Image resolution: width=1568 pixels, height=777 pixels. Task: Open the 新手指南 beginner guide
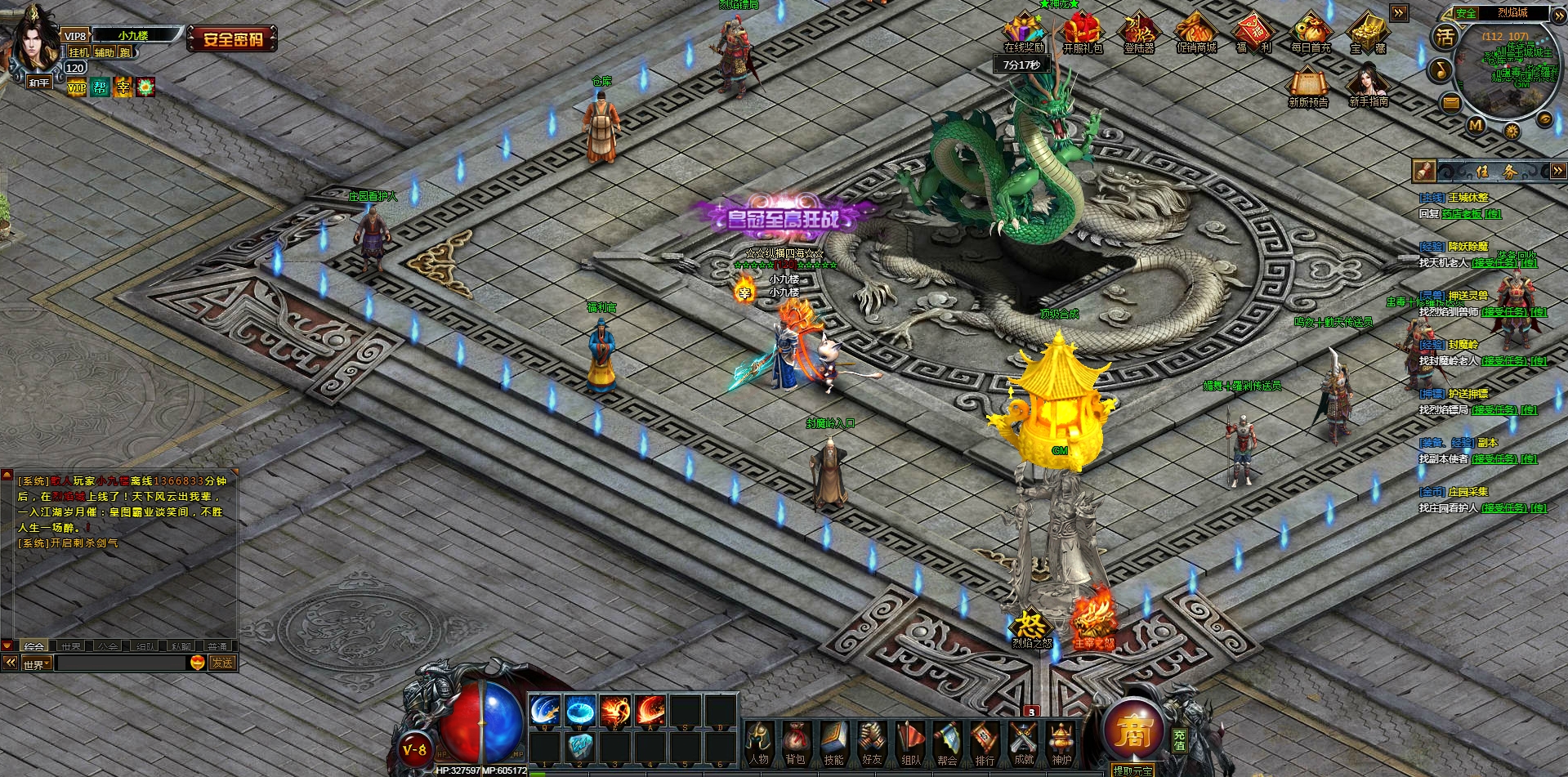click(x=1368, y=86)
